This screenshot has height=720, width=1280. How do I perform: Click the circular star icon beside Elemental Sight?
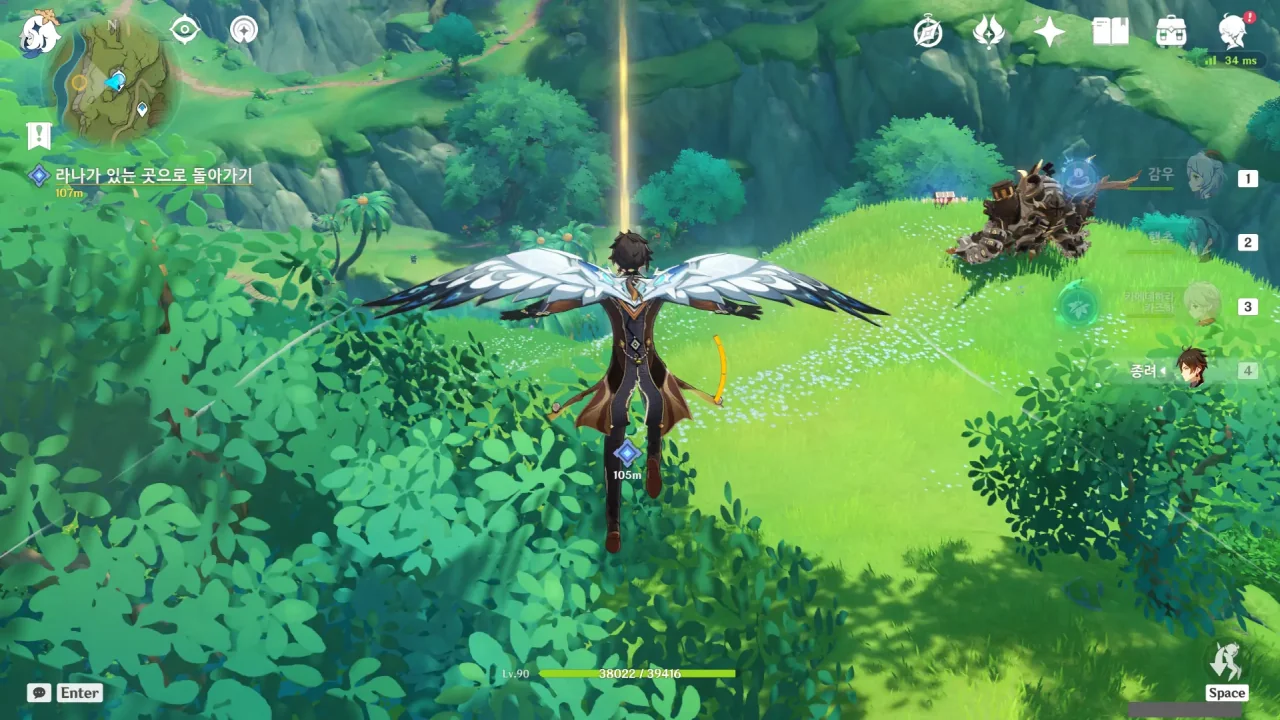(x=243, y=30)
